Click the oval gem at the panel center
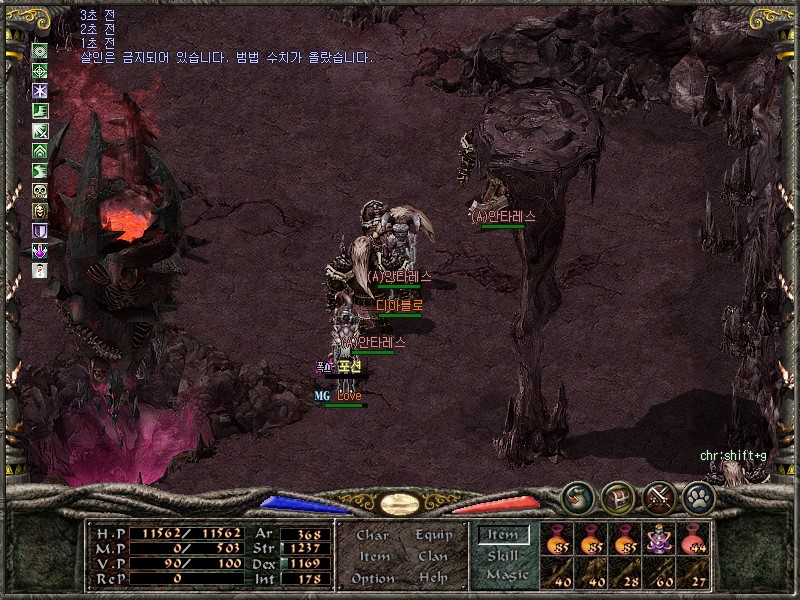Viewport: 800px width, 600px height. (400, 503)
